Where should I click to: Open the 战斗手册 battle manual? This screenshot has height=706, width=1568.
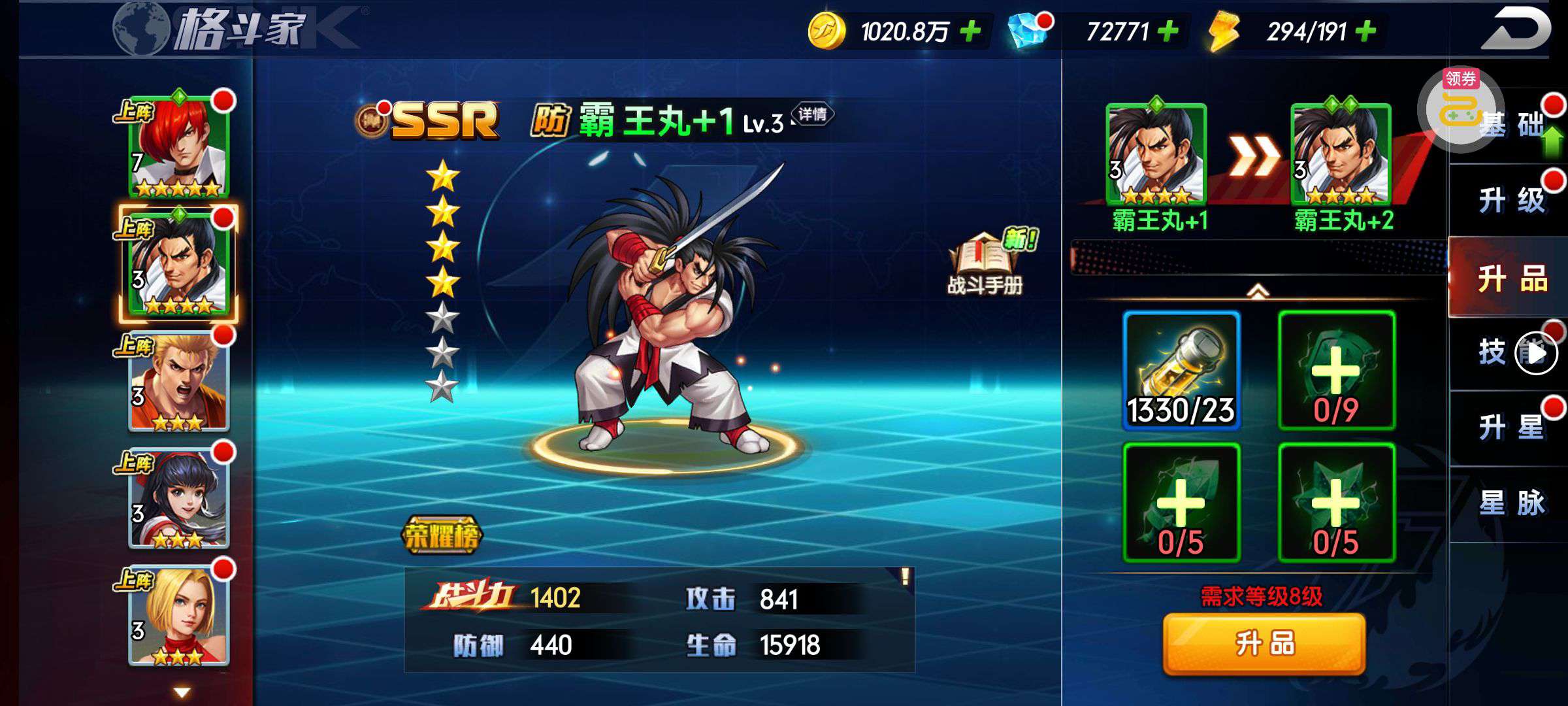point(985,265)
